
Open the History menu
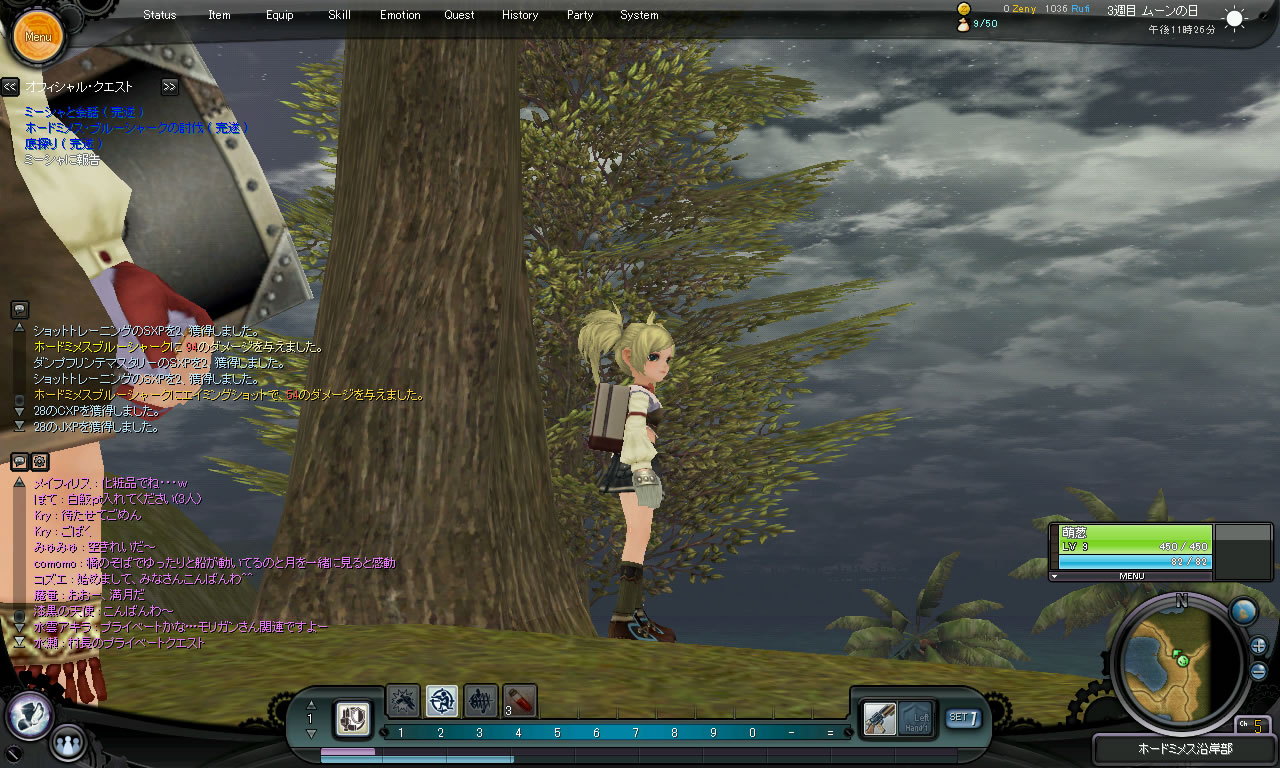[x=520, y=15]
